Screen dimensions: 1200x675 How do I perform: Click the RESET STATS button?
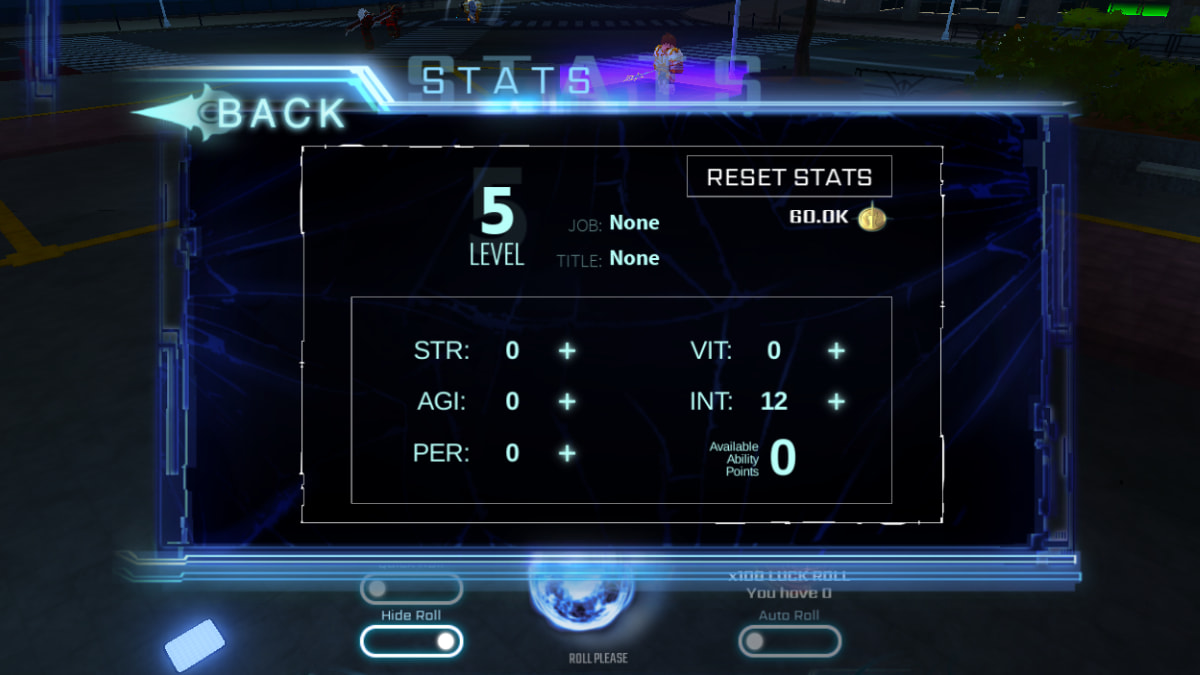click(789, 177)
